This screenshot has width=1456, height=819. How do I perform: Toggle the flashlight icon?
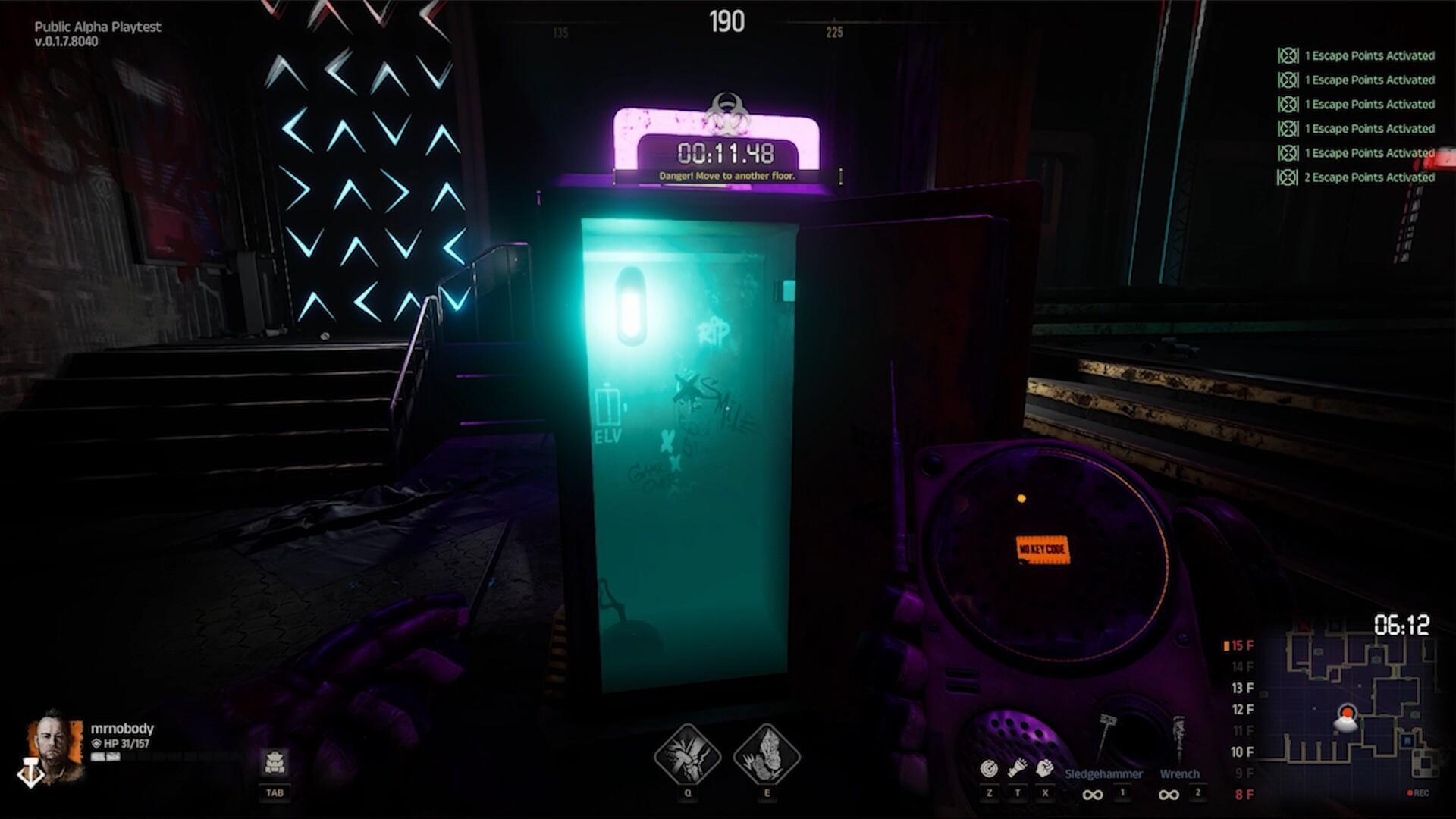[1017, 768]
